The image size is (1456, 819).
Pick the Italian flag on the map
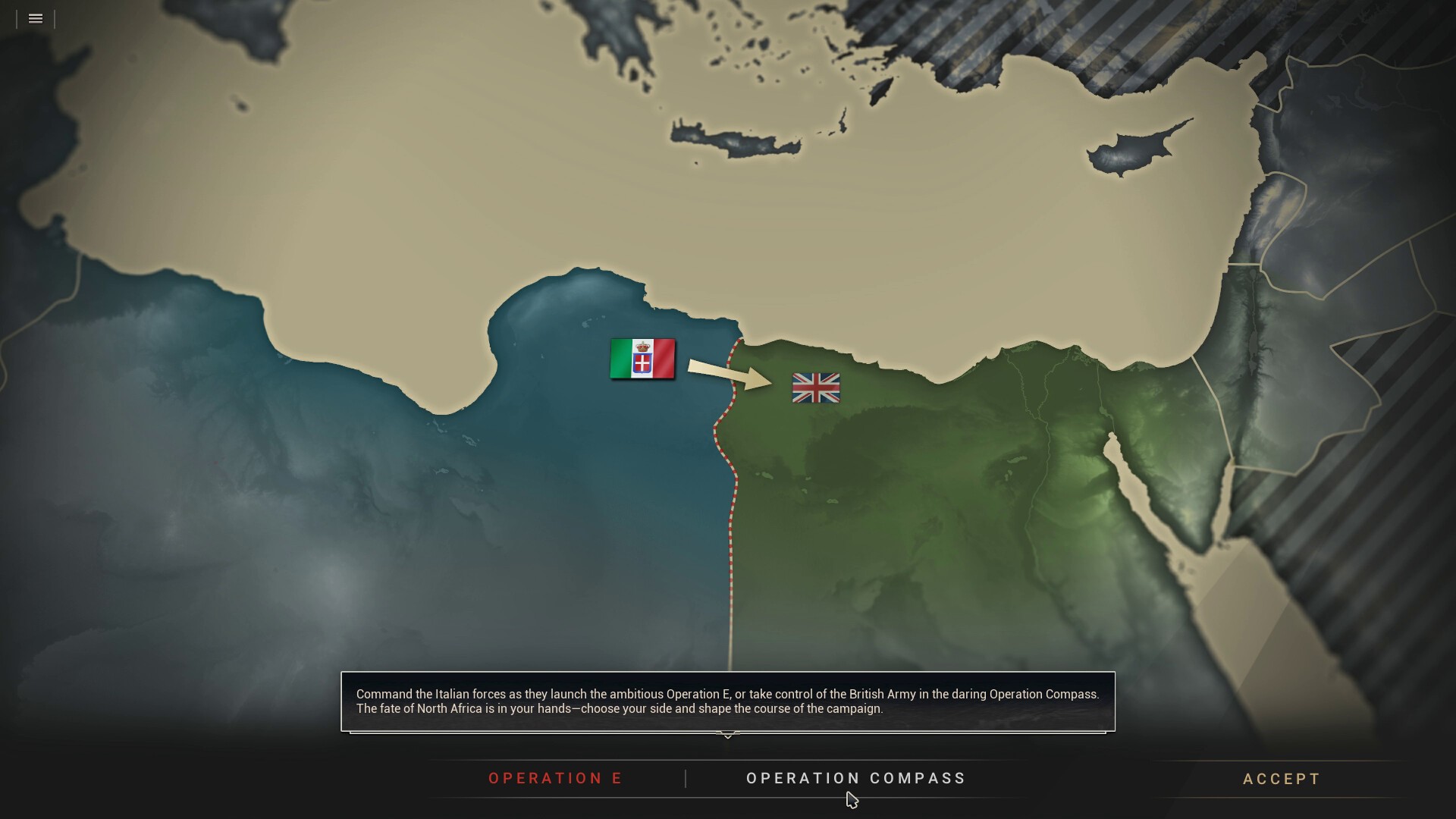[x=642, y=359]
